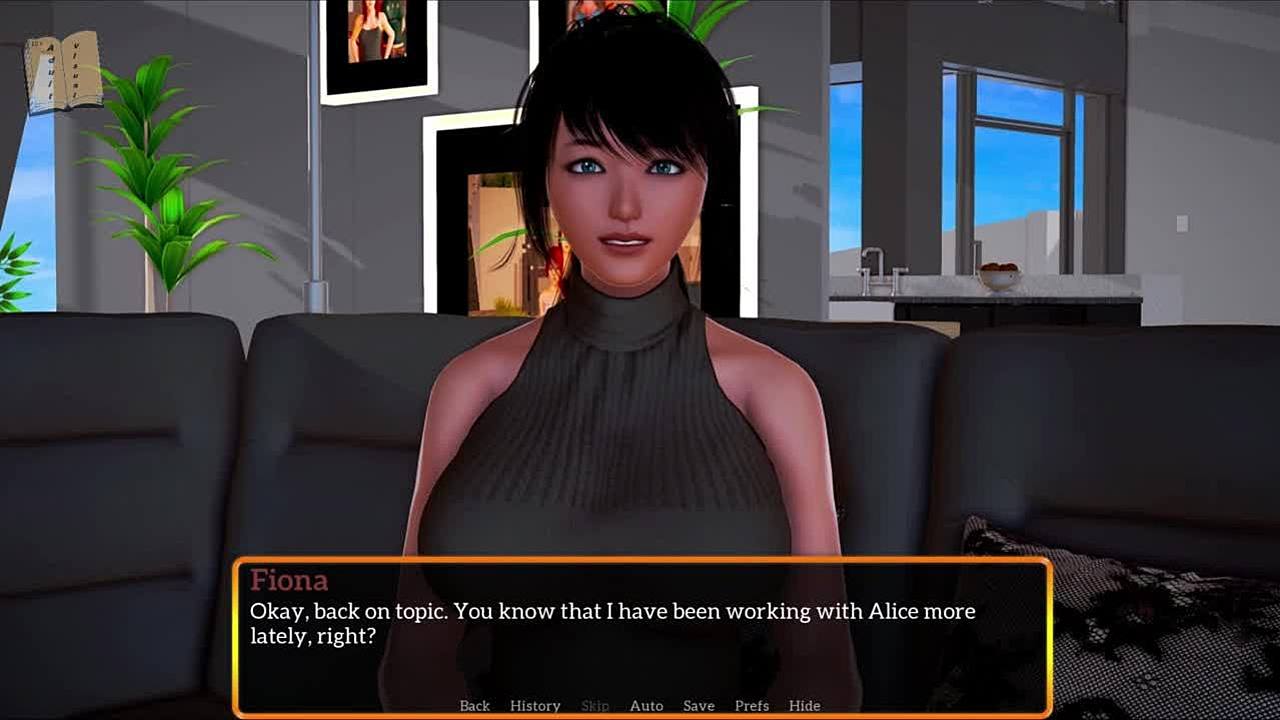Hide the dialogue box
1280x720 pixels.
click(804, 705)
